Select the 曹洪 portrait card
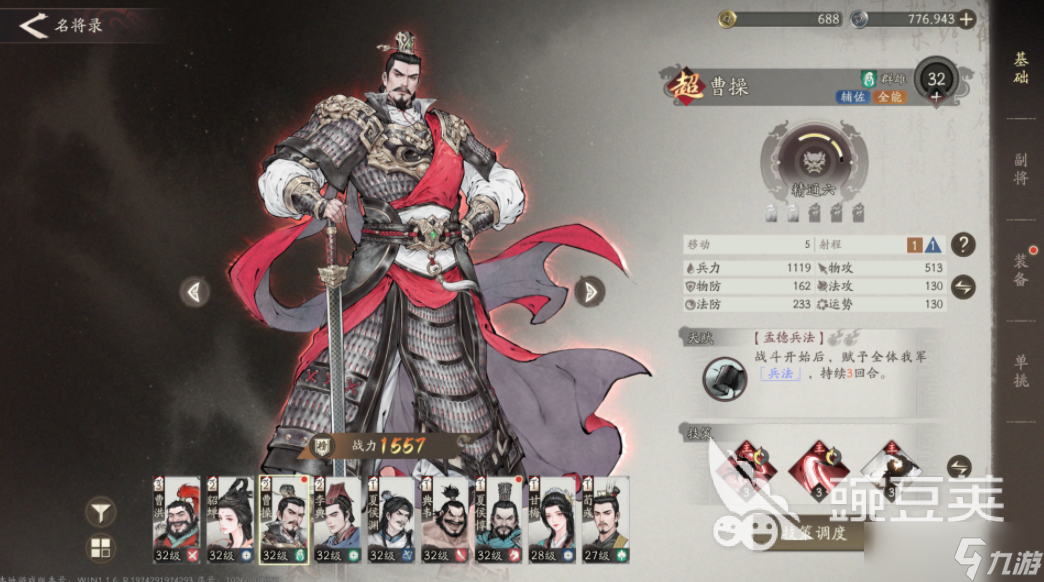 point(177,520)
